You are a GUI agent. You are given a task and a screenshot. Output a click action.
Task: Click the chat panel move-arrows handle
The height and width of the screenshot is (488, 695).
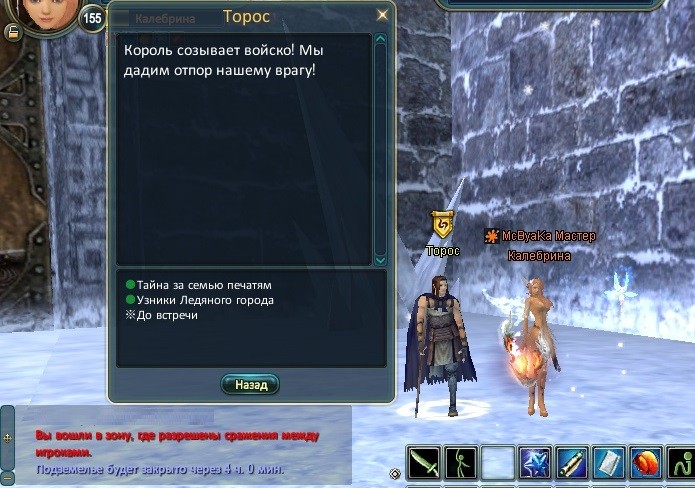[7, 437]
